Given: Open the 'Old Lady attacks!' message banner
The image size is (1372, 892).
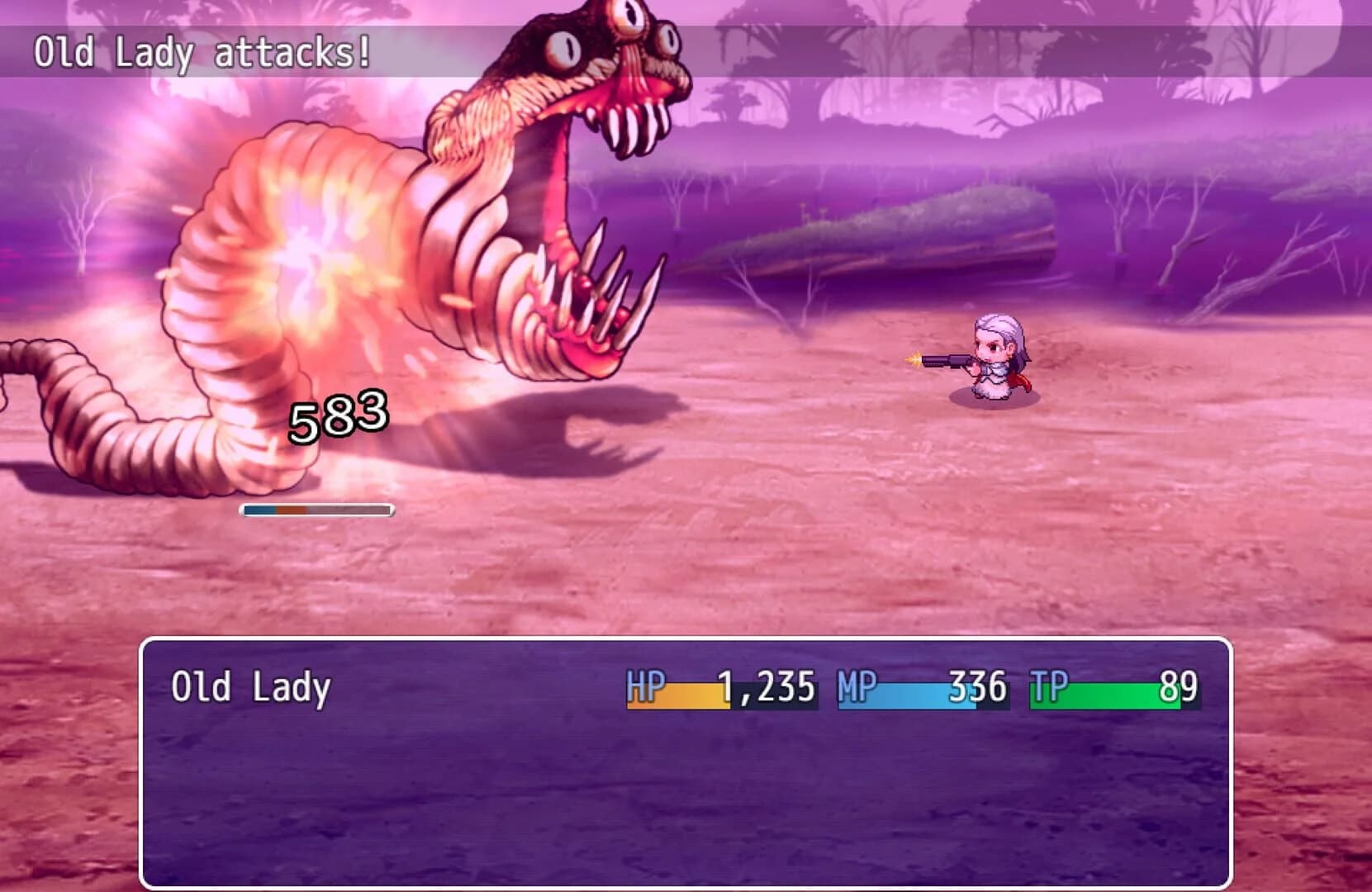Looking at the screenshot, I should tap(205, 51).
